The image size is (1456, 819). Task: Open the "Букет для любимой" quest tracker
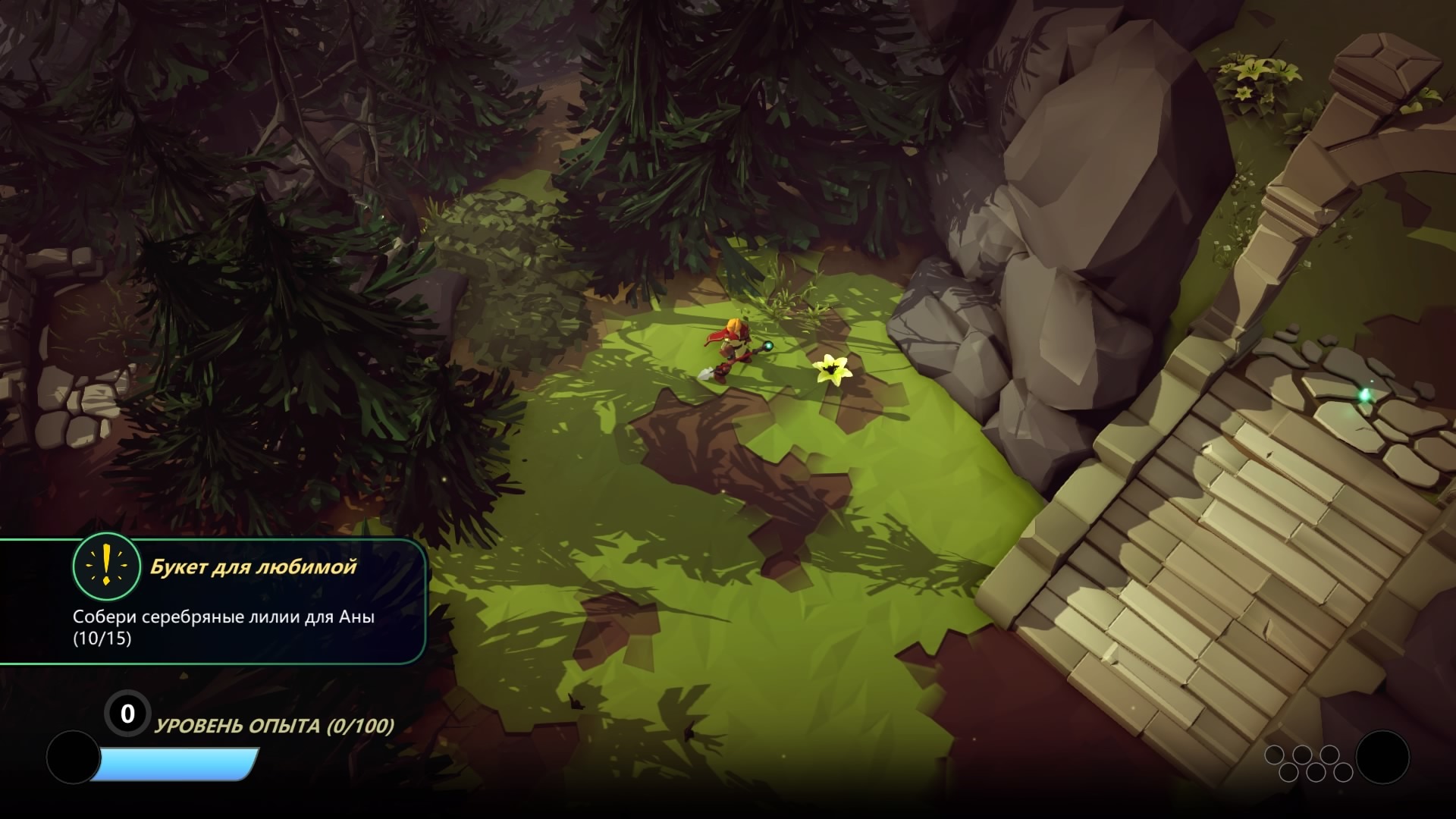coord(253,567)
